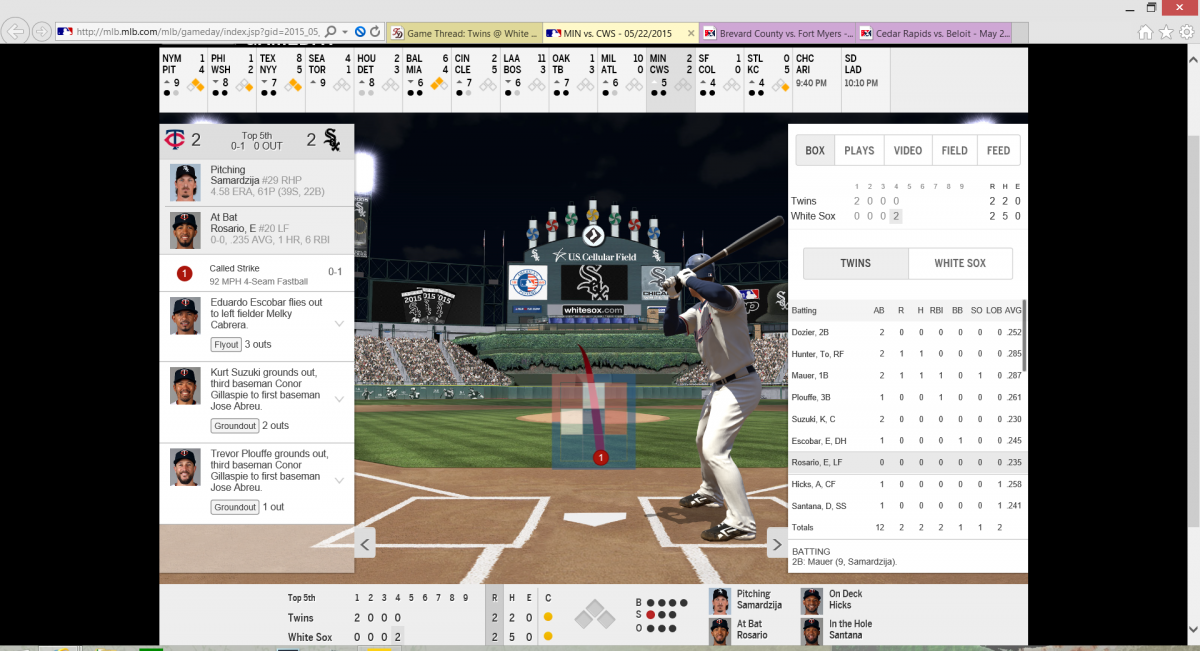This screenshot has height=651, width=1200.
Task: Show the TWINS batting box
Action: tap(855, 264)
